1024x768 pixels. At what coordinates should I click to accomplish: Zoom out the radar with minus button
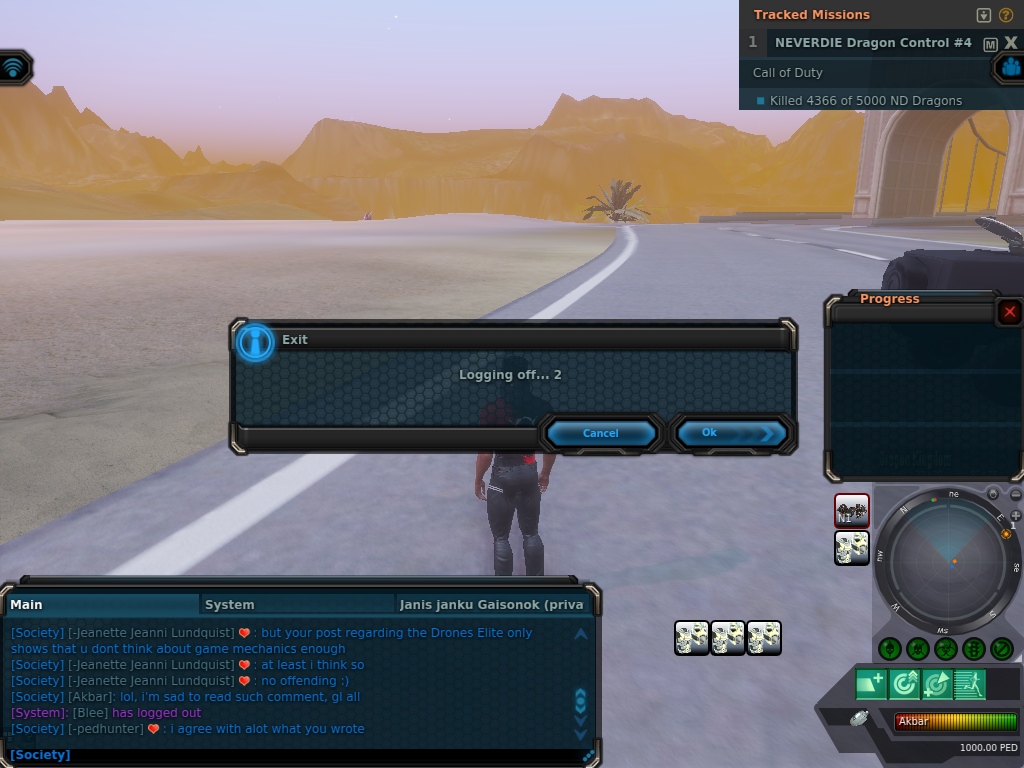[x=1016, y=494]
